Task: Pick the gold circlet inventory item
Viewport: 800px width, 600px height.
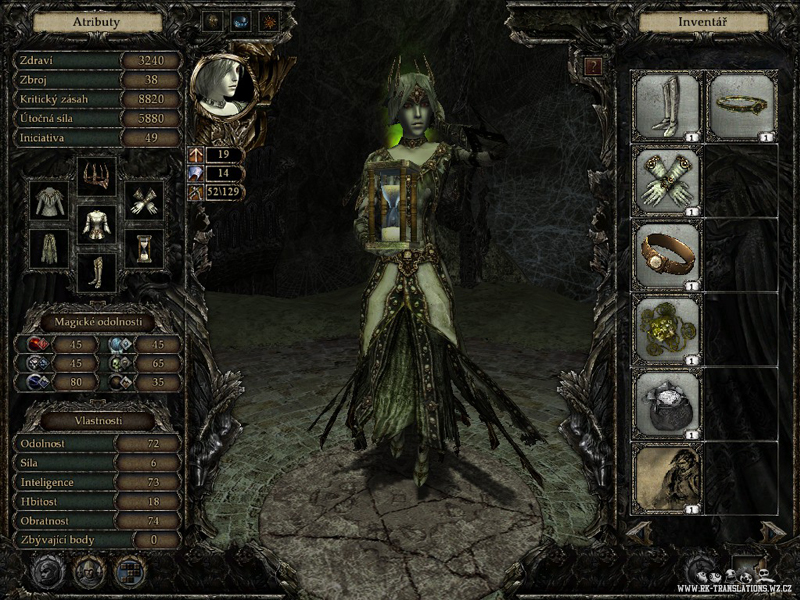Action: coord(742,105)
